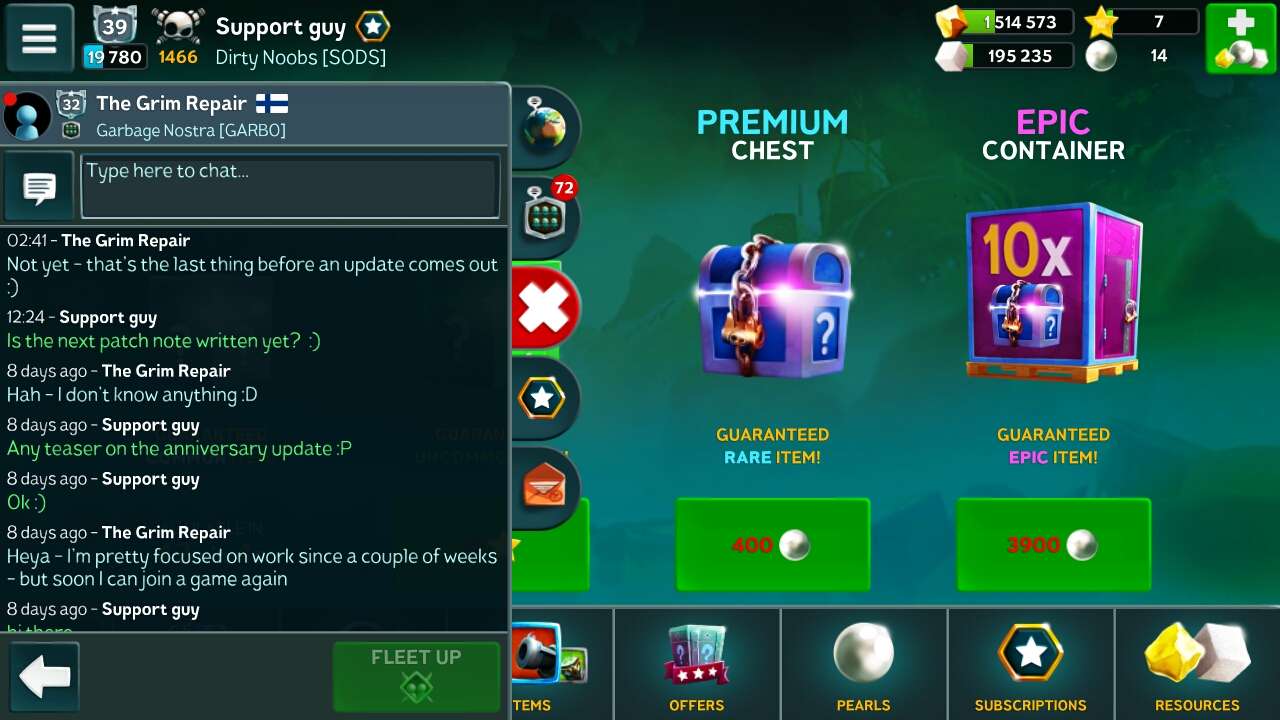Select the Epic Container 10x image

point(1053,292)
